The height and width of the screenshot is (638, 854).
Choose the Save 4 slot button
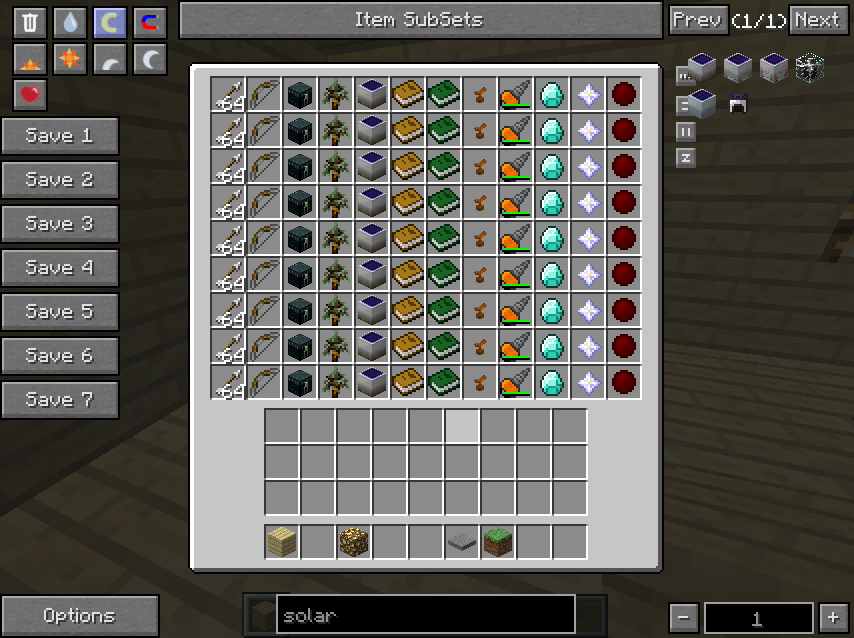(x=59, y=268)
